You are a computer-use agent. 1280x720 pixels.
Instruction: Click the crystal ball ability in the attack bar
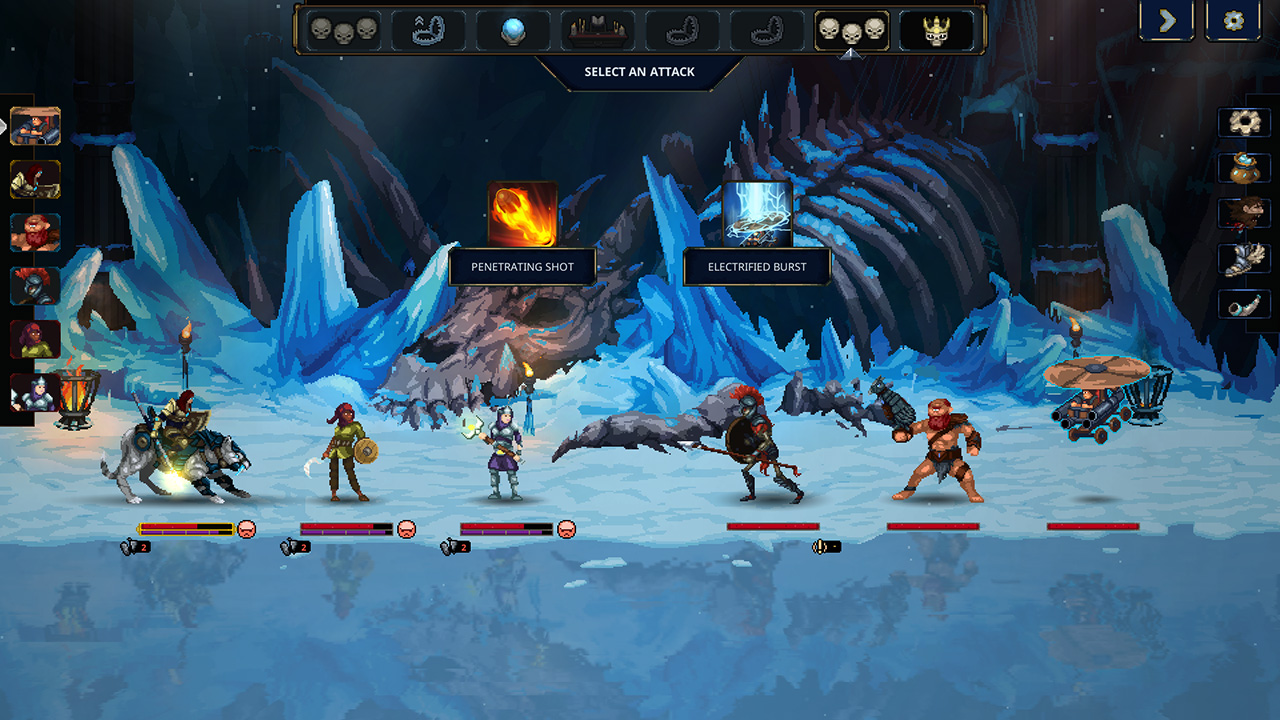[x=513, y=30]
